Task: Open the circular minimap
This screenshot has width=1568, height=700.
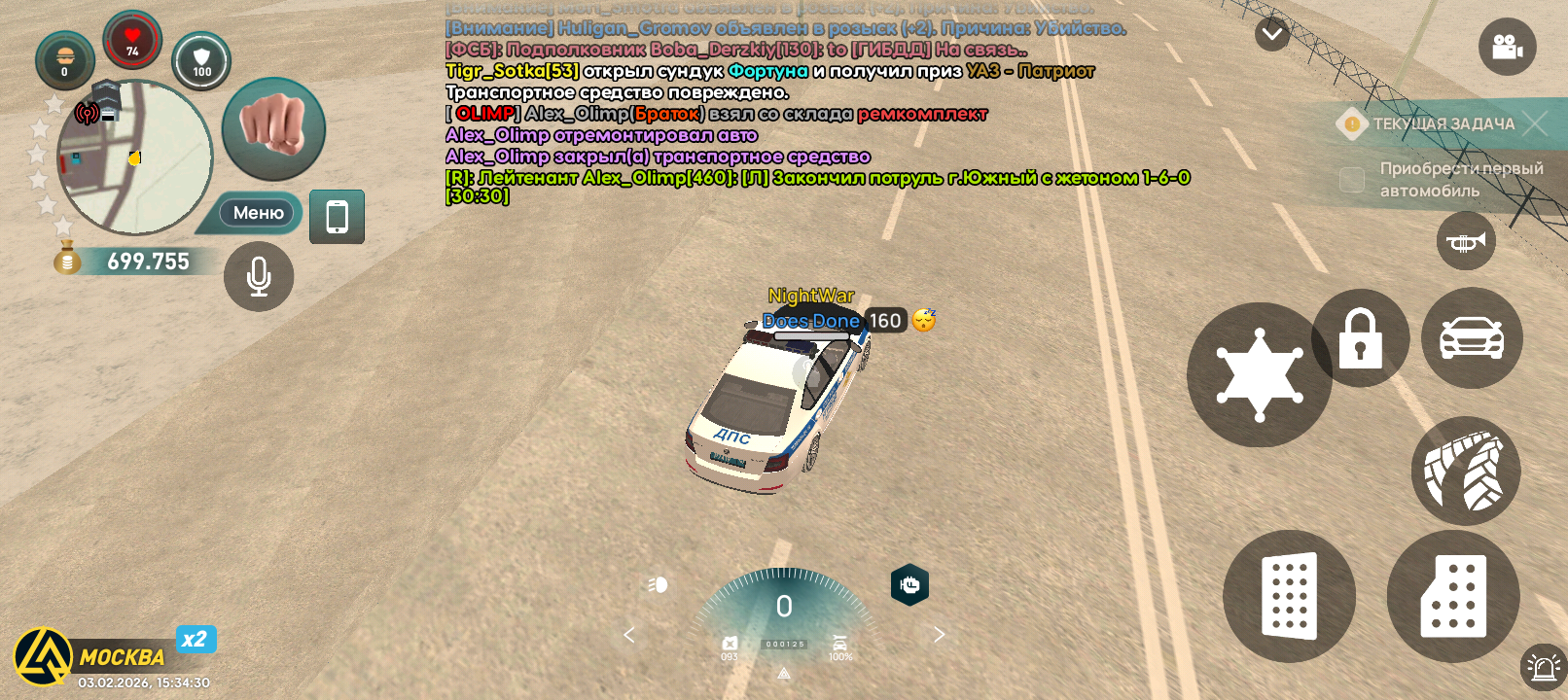Action: click(134, 157)
